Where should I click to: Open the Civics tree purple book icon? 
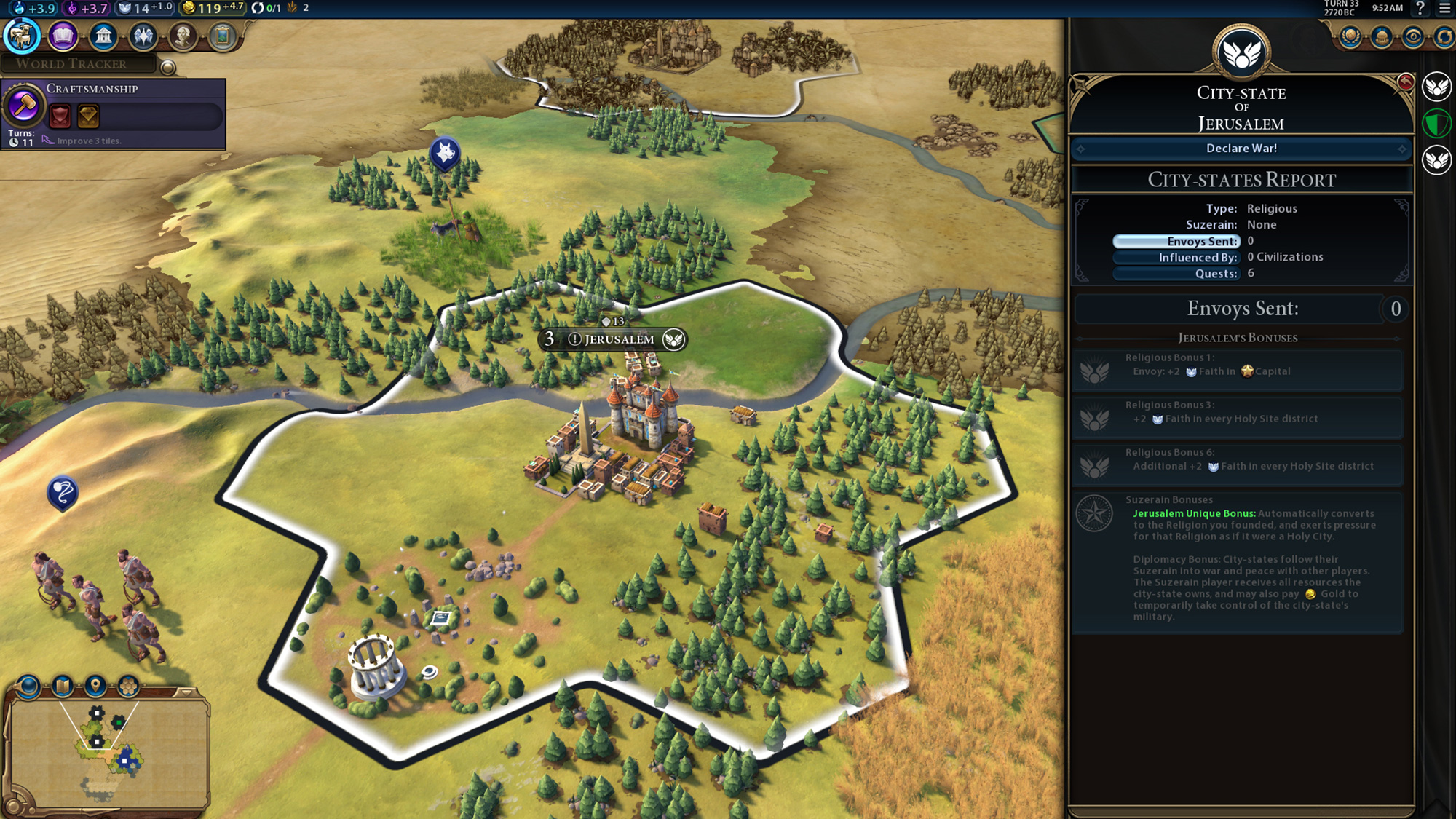click(64, 36)
